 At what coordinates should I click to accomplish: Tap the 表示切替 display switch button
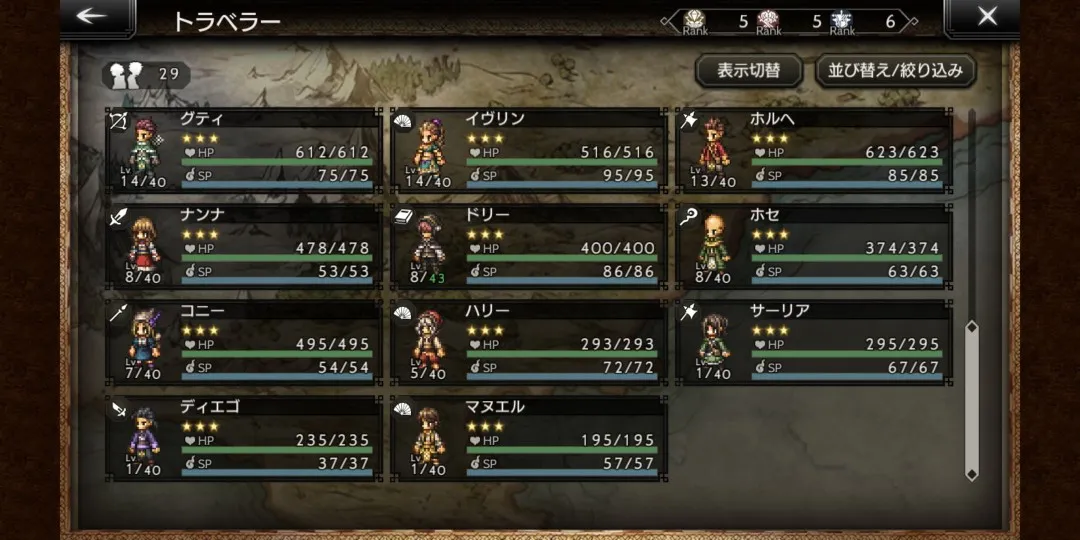748,71
